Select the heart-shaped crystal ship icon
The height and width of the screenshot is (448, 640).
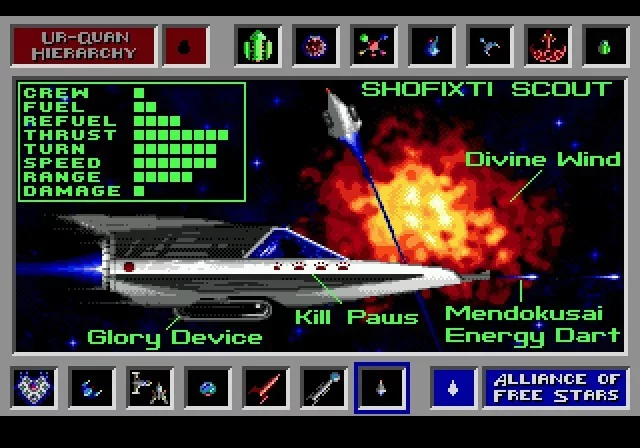click(x=34, y=386)
